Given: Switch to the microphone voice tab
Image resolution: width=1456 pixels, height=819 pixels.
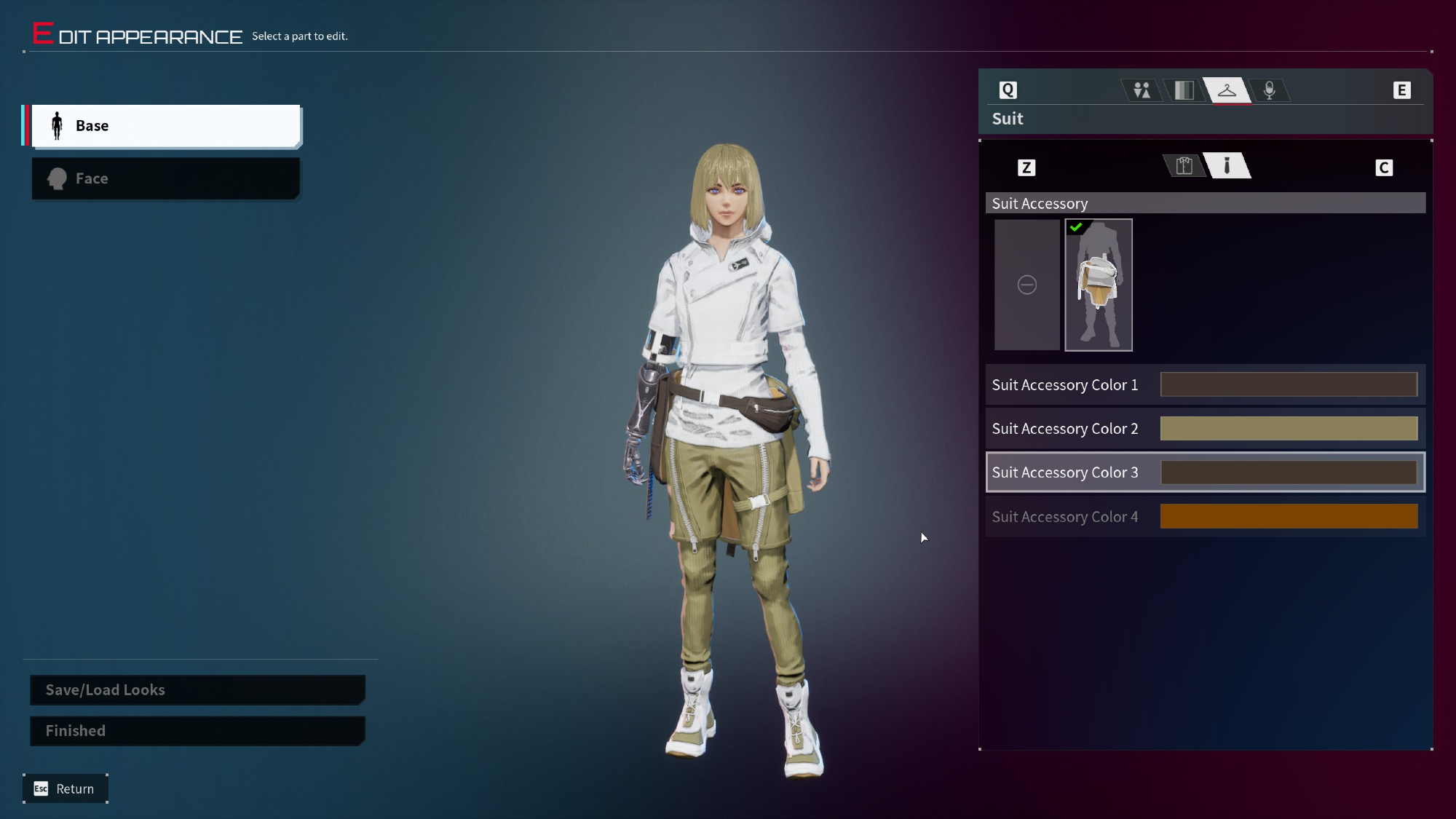Looking at the screenshot, I should 1269,90.
